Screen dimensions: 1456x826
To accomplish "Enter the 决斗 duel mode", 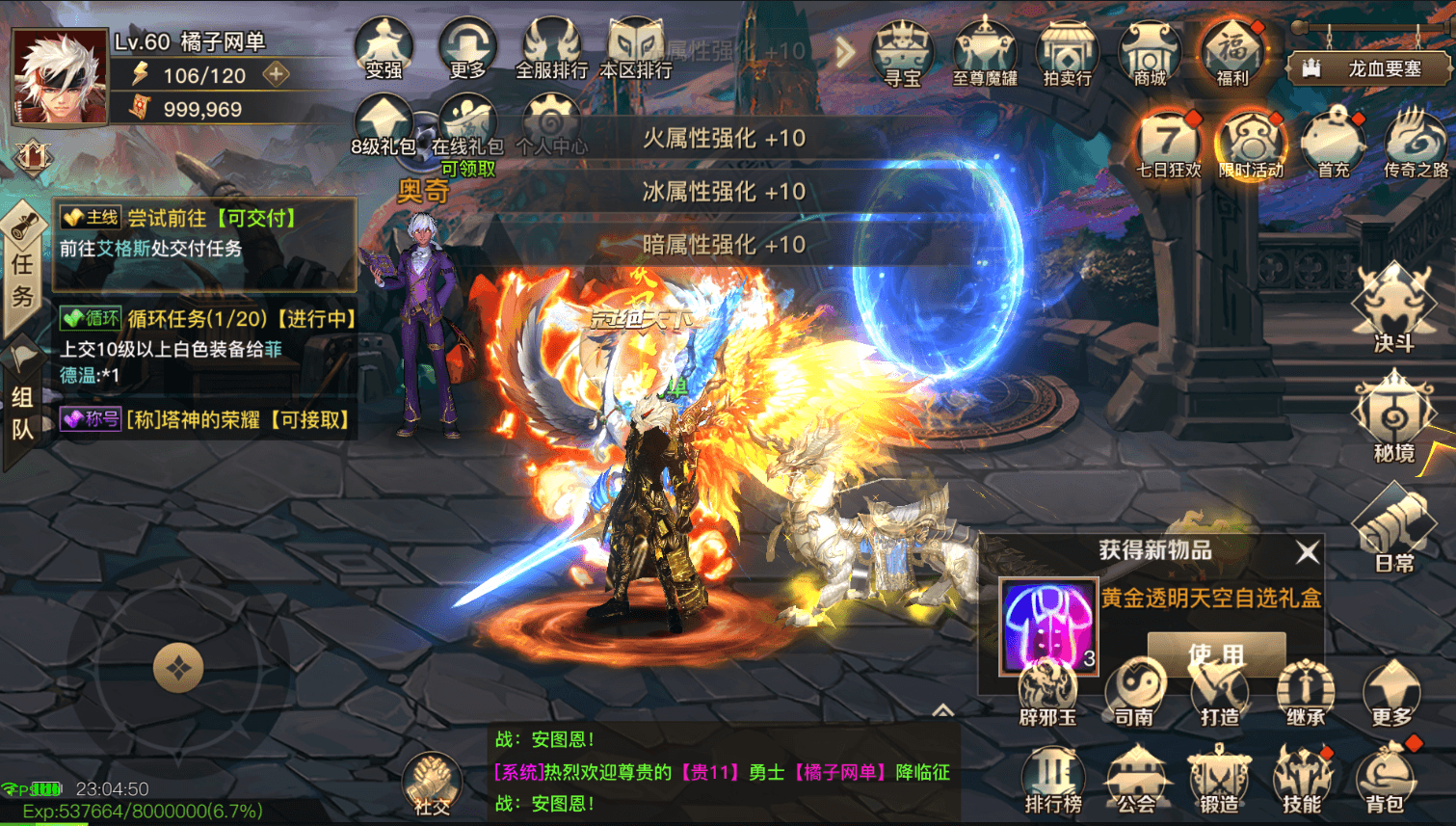I will tap(1393, 308).
